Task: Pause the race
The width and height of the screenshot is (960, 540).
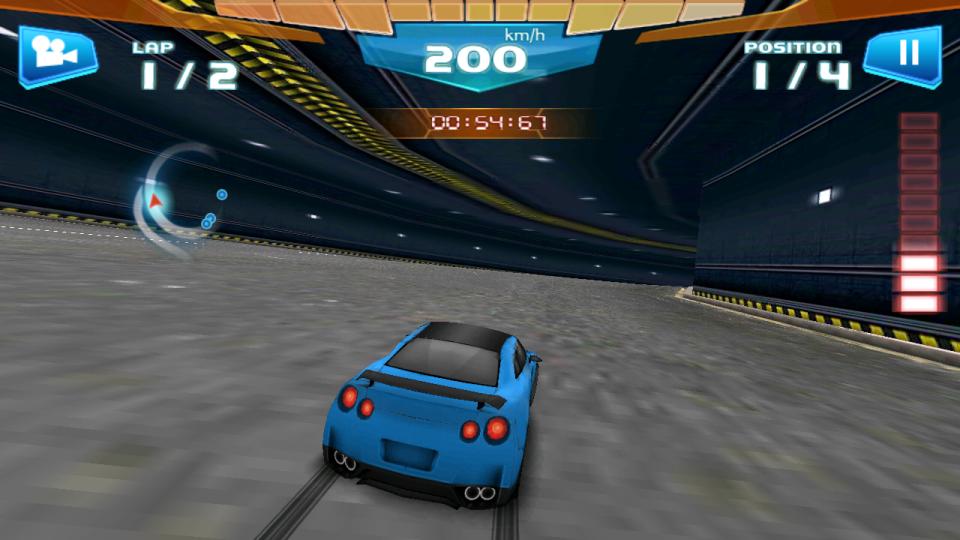Action: click(x=903, y=55)
